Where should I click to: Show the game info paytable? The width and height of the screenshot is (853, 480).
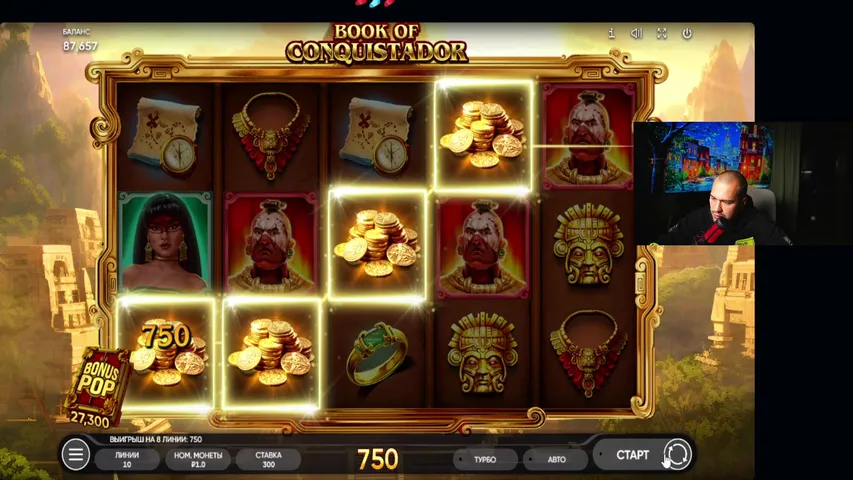pos(611,33)
